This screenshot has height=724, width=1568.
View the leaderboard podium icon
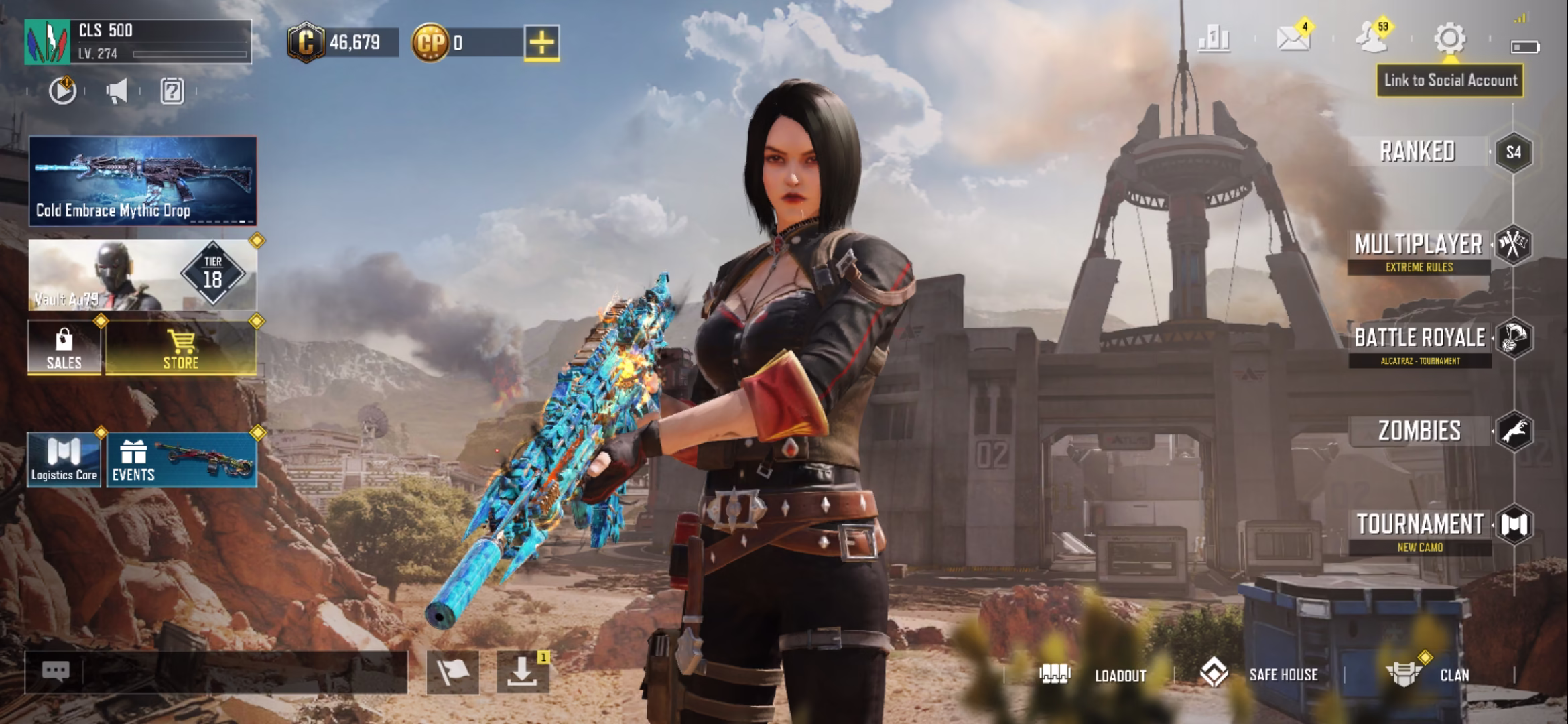tap(1214, 39)
